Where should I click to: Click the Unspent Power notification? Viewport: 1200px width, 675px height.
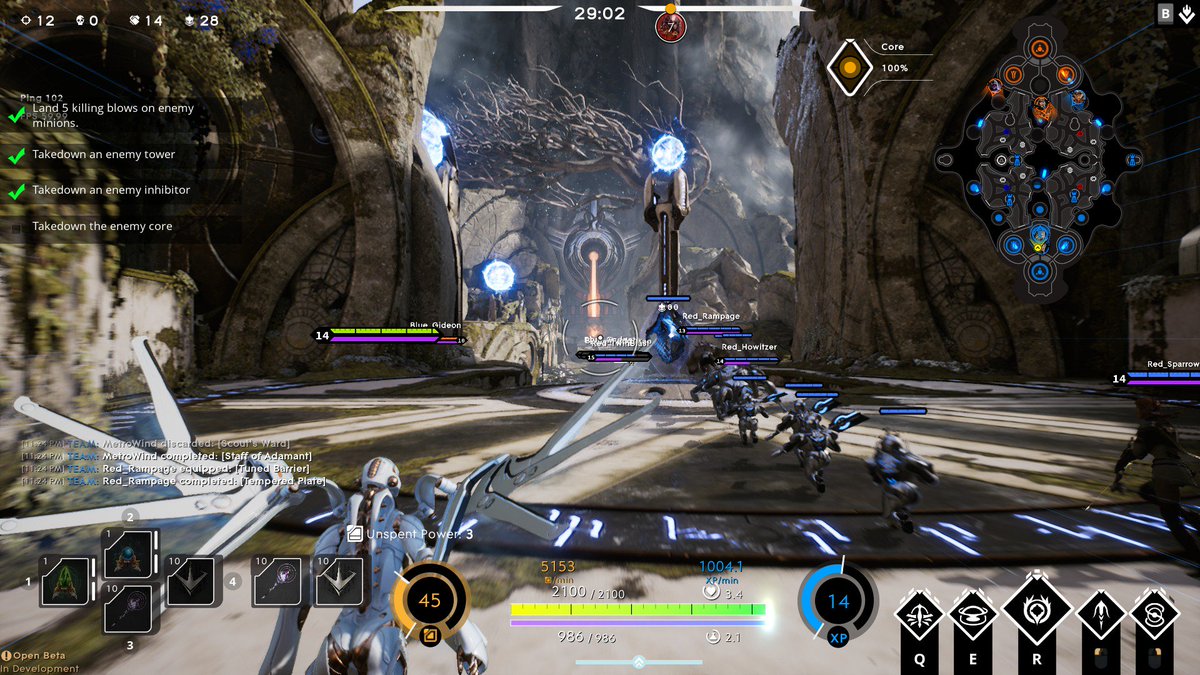410,534
